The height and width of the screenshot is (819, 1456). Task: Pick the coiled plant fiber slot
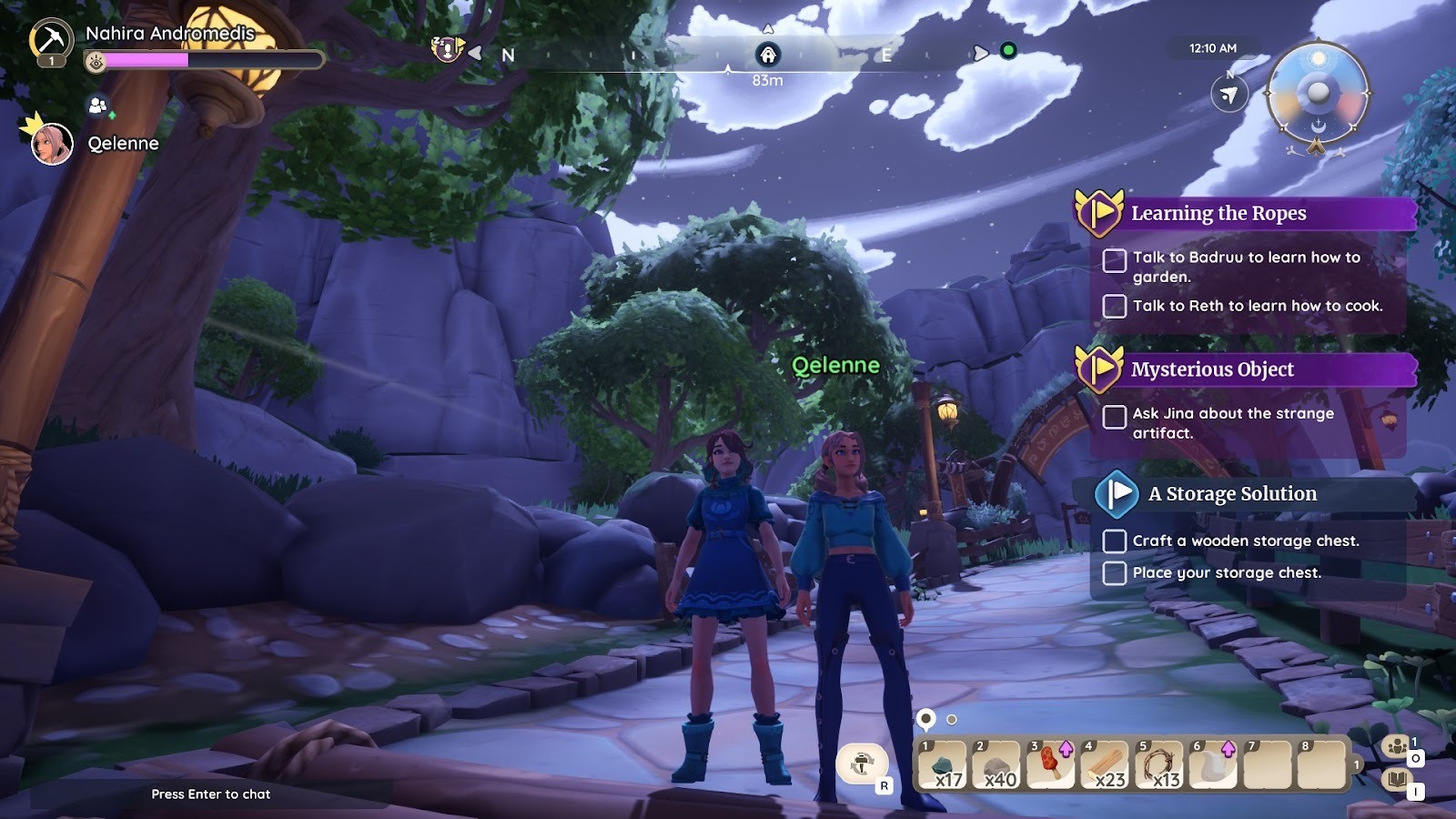point(1158,764)
